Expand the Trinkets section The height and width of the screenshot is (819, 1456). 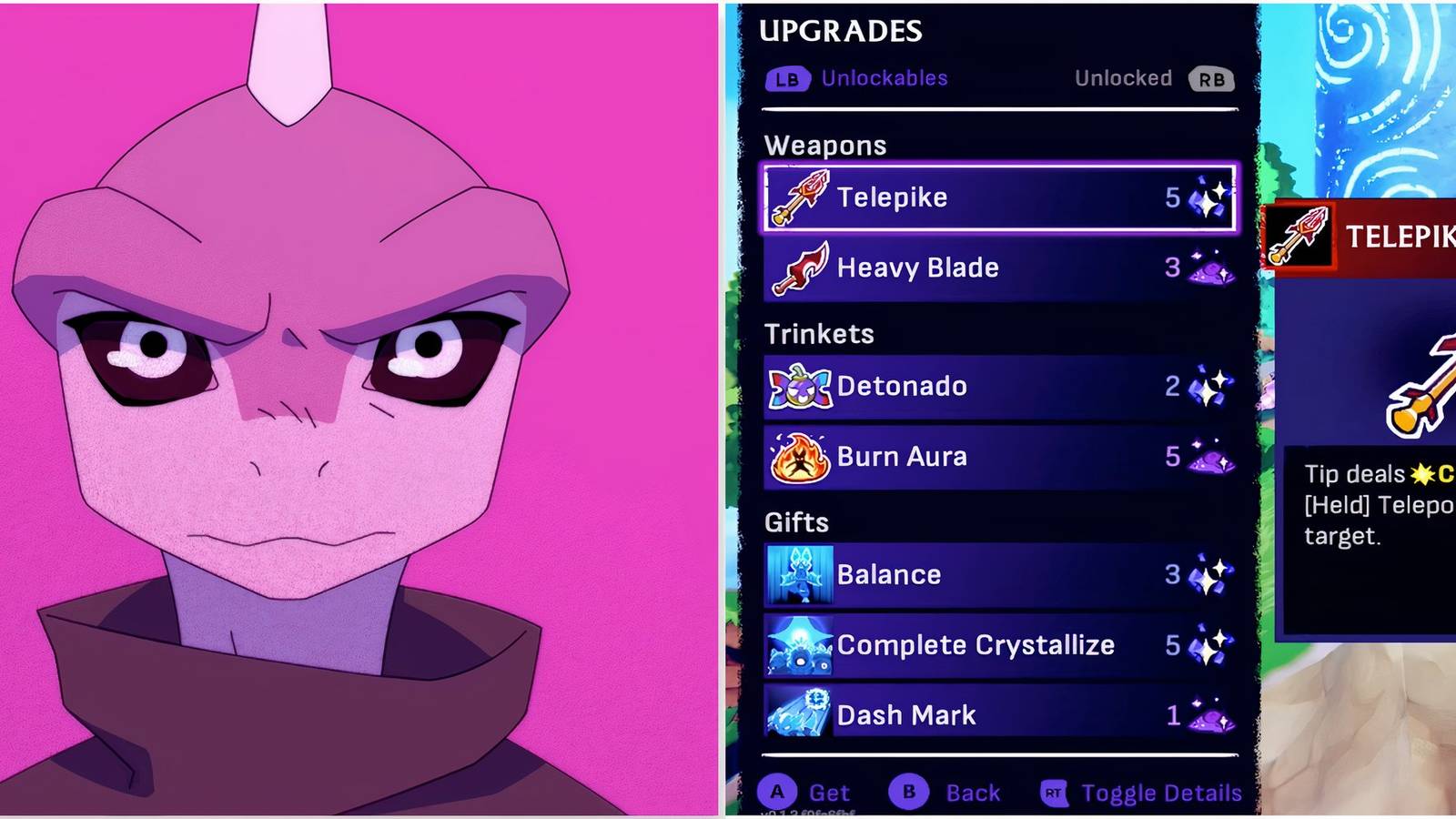click(x=818, y=334)
